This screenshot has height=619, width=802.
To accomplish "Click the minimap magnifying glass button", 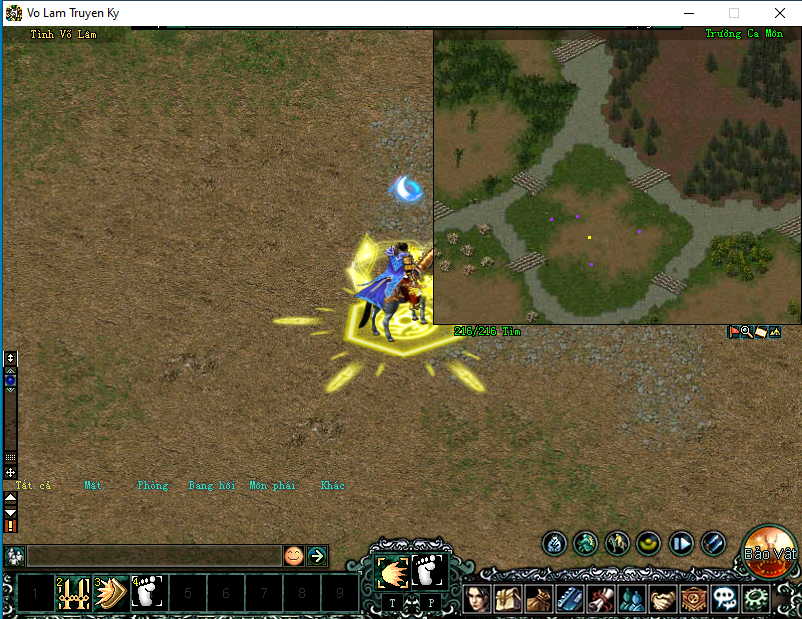I will [x=746, y=332].
